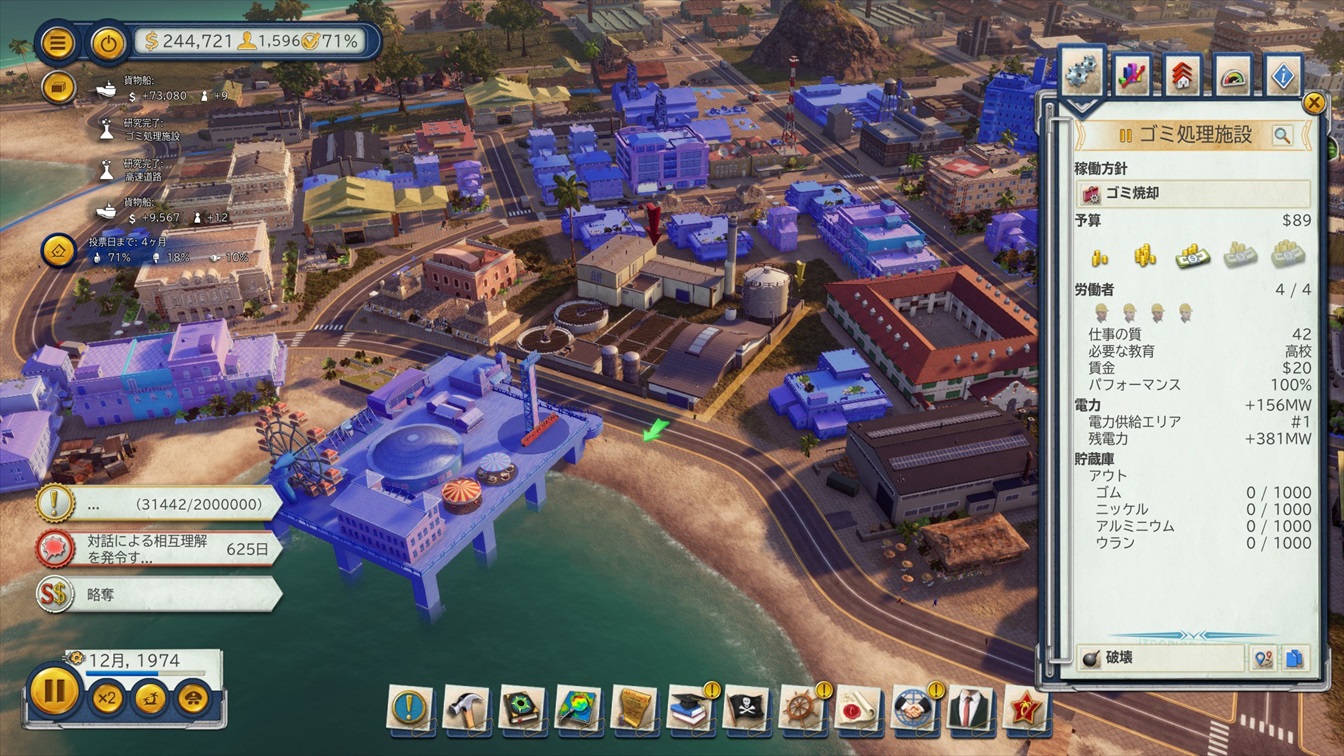
Task: Click the yellow power button
Action: (x=108, y=43)
